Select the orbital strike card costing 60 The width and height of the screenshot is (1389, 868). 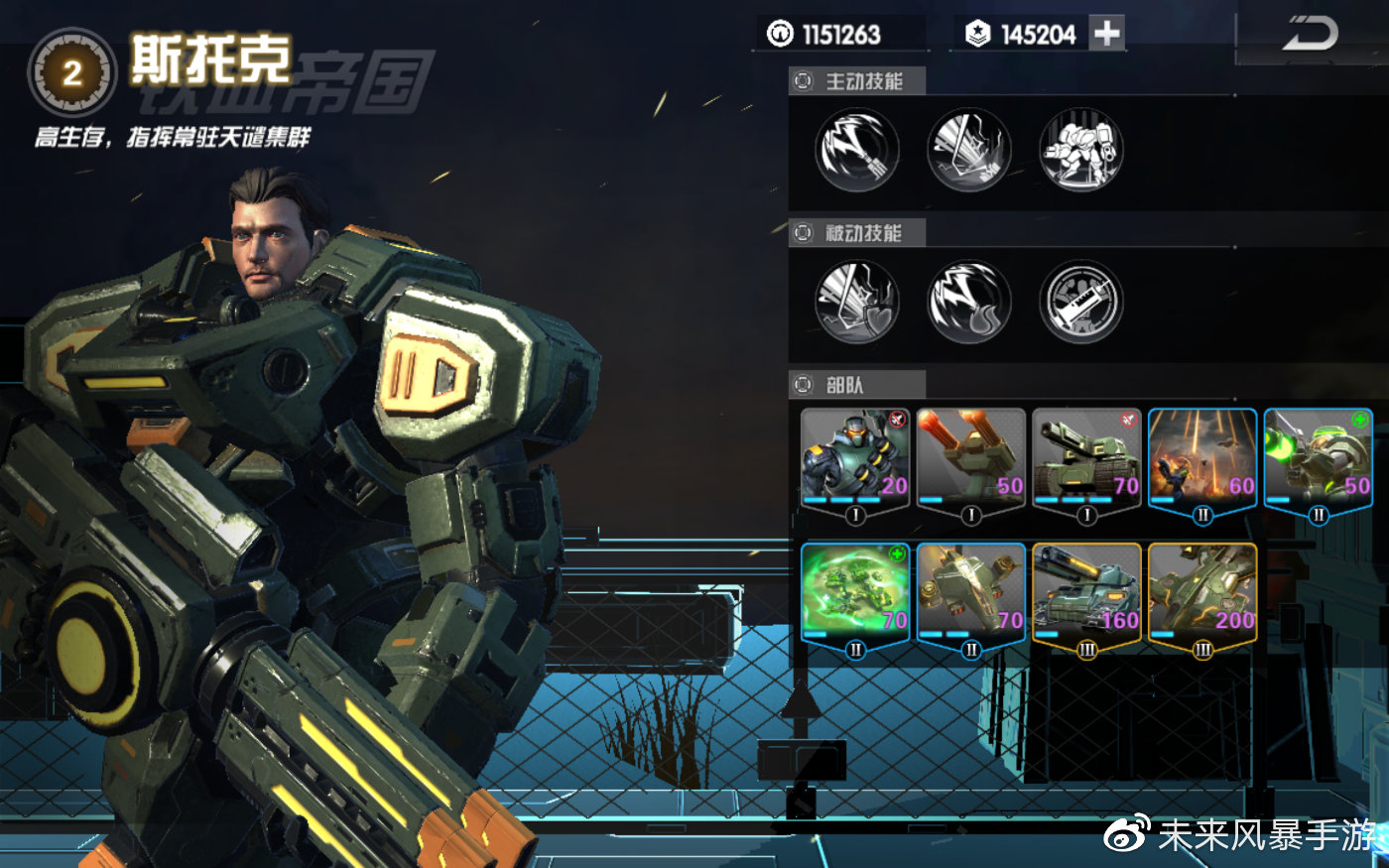1202,458
